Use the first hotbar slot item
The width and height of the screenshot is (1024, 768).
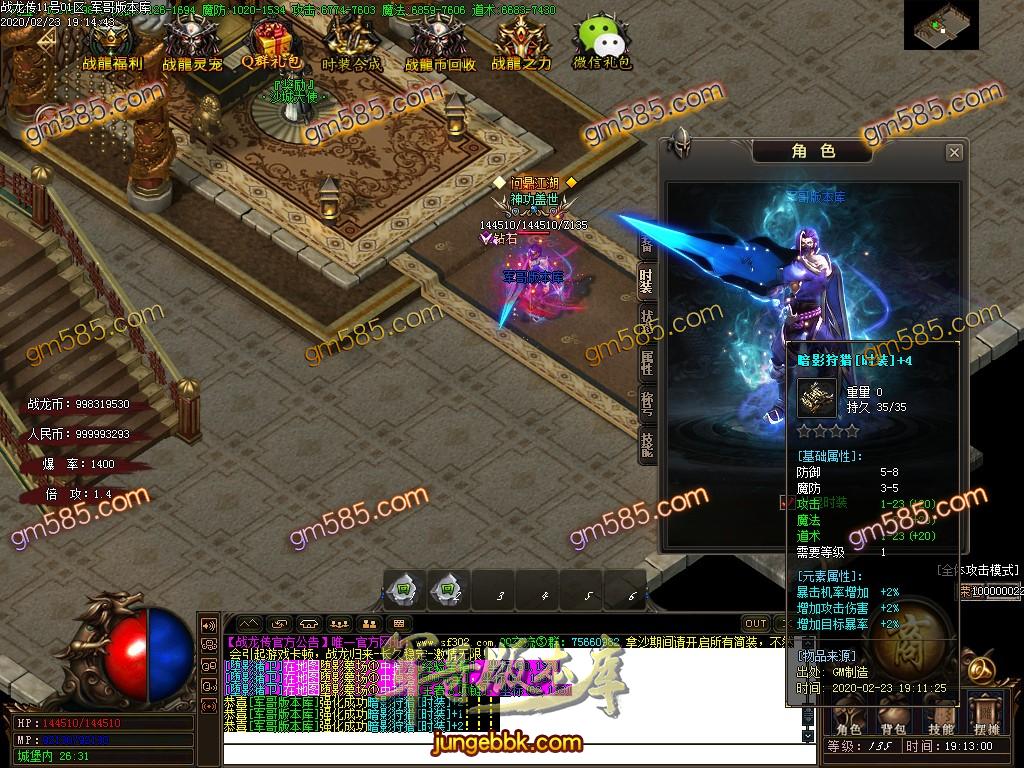[x=401, y=588]
